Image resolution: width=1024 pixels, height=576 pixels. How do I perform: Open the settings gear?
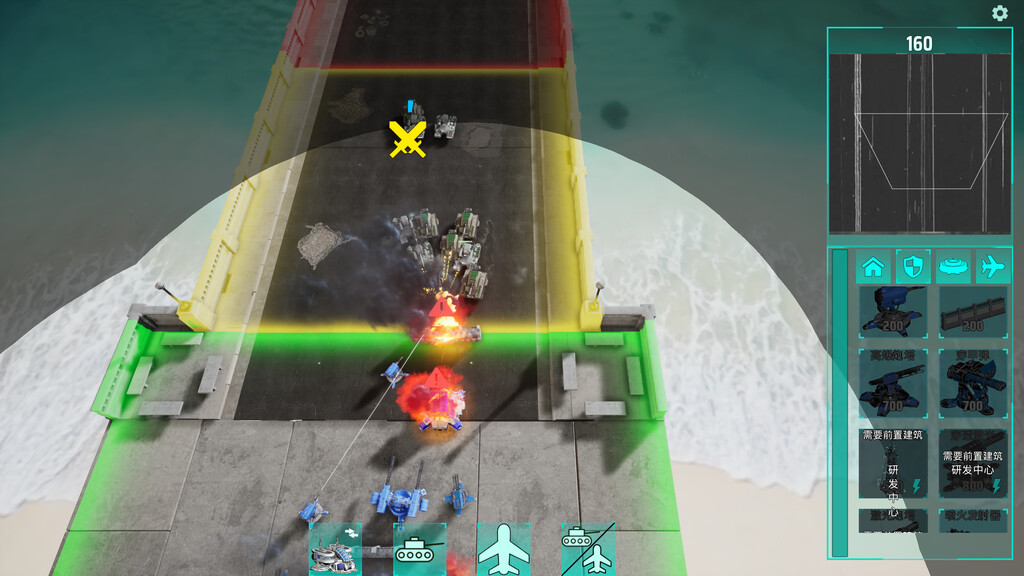click(999, 13)
